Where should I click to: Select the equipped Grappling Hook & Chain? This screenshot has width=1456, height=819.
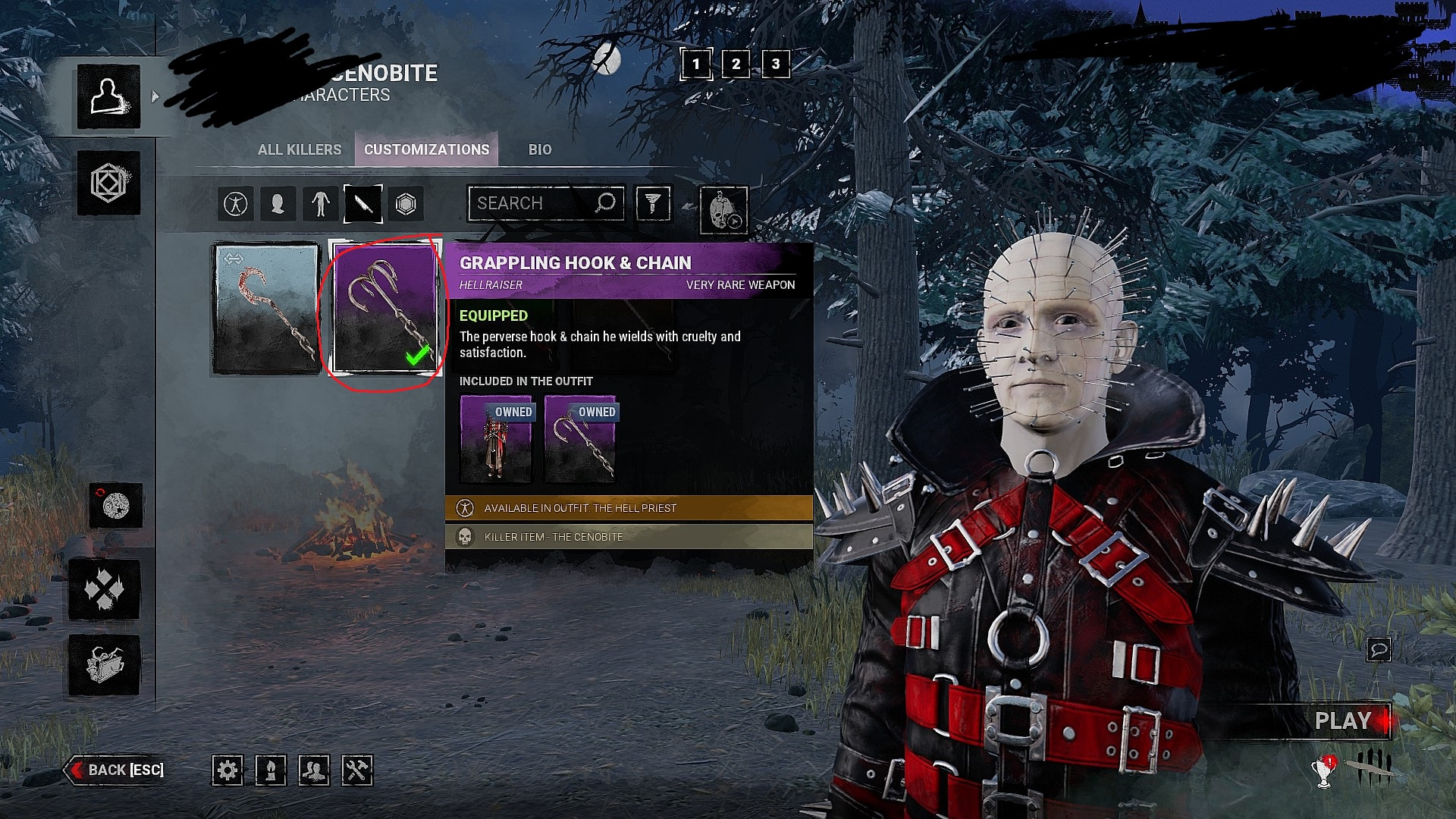coord(385,309)
